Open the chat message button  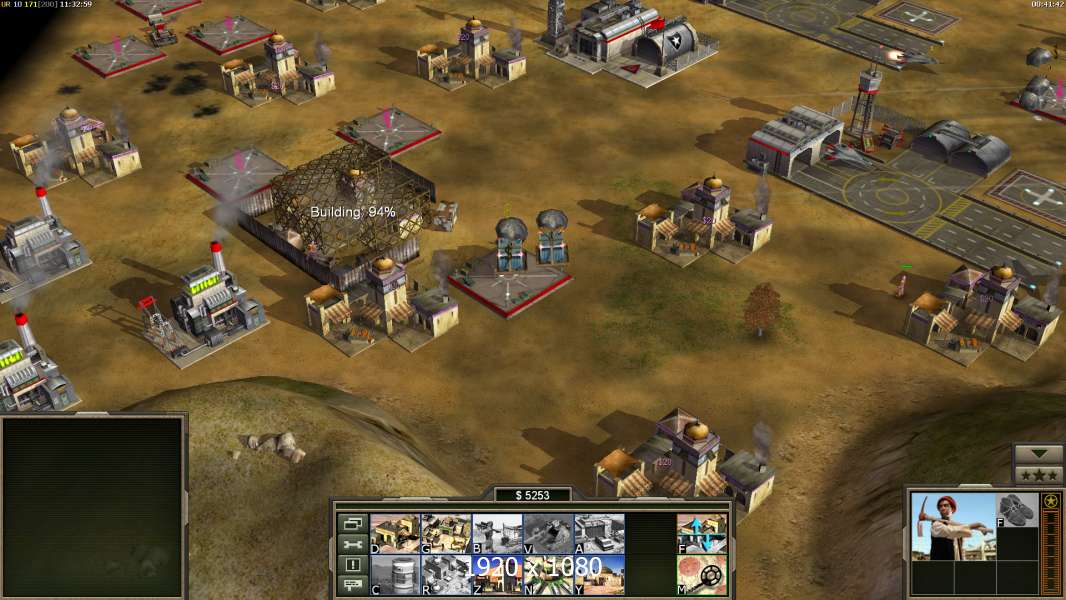[x=352, y=586]
